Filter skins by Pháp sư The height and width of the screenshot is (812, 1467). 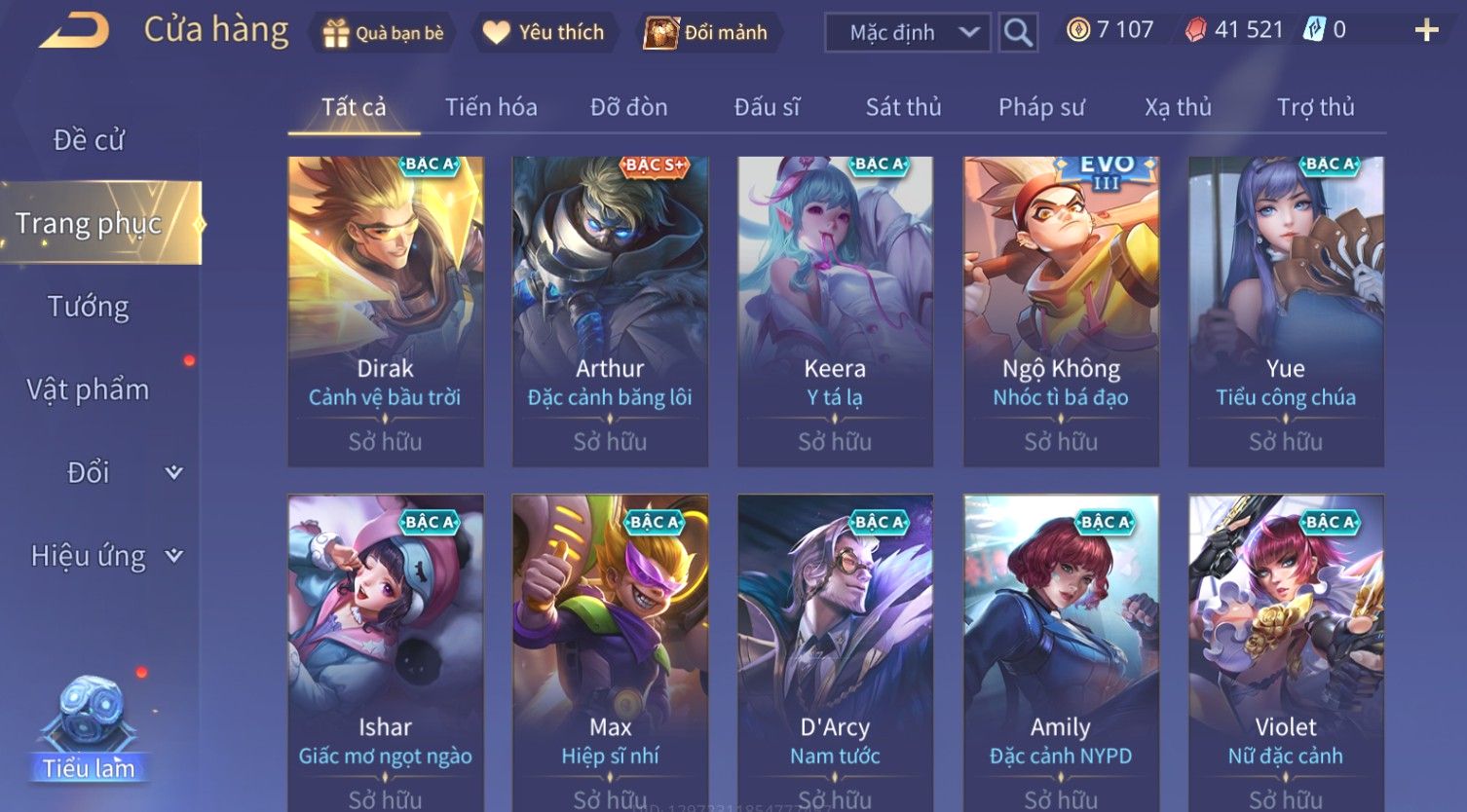click(1041, 107)
